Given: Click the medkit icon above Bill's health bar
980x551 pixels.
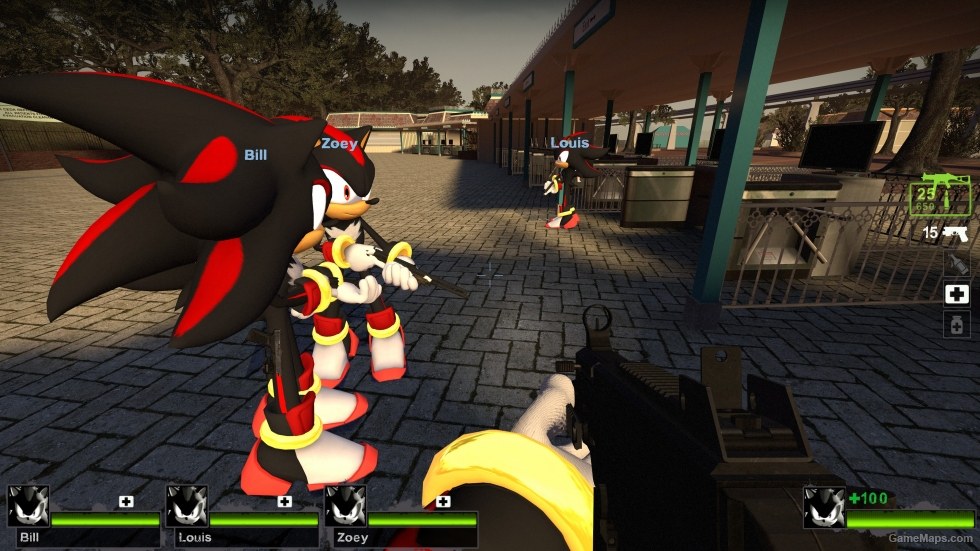Looking at the screenshot, I should tap(126, 501).
